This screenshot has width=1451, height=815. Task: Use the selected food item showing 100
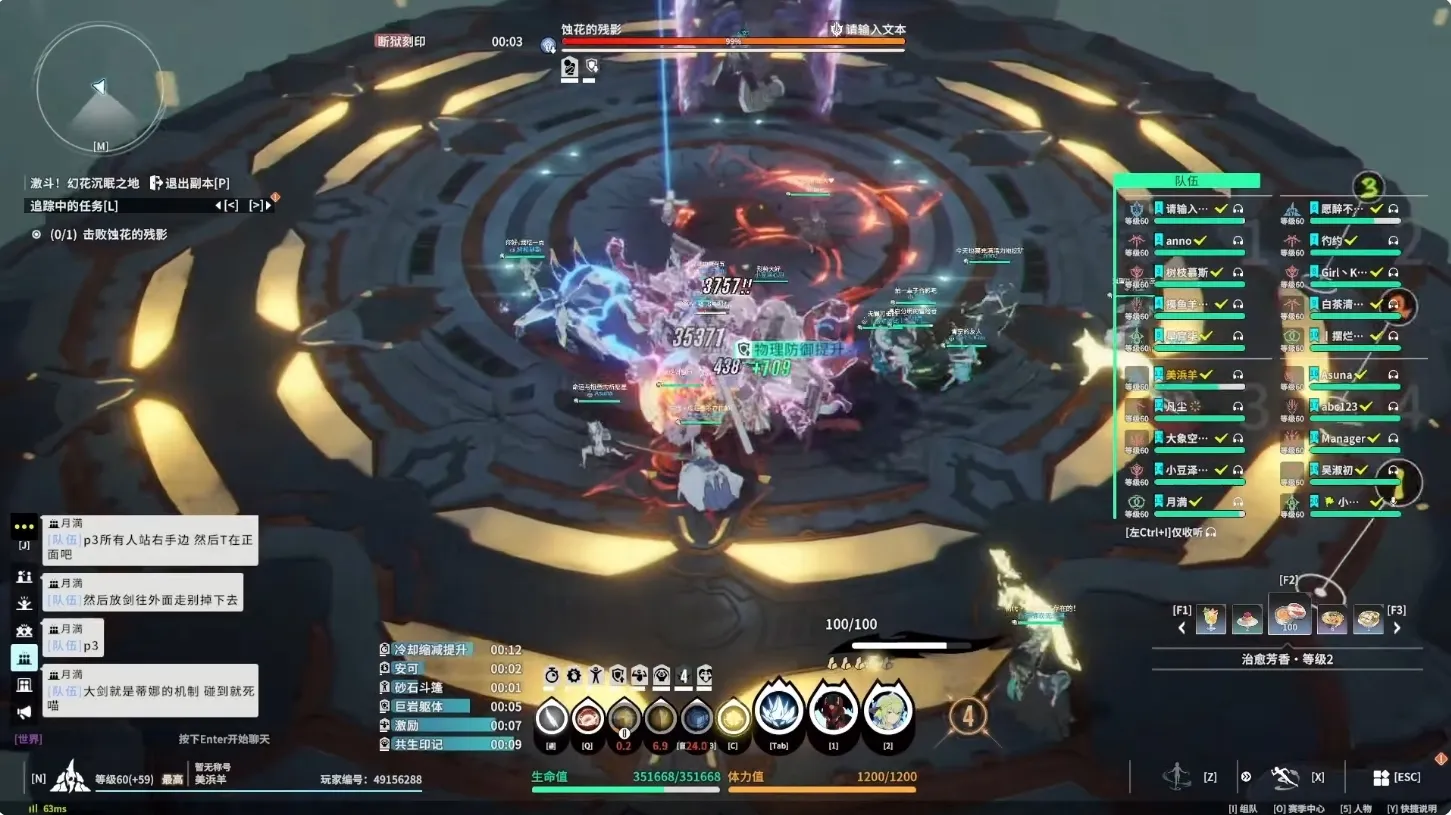[x=1289, y=616]
